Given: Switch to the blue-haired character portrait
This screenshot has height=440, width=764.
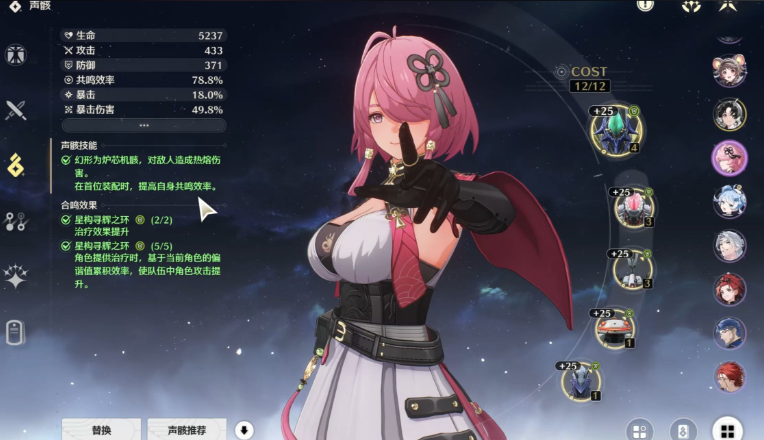Looking at the screenshot, I should tap(729, 201).
